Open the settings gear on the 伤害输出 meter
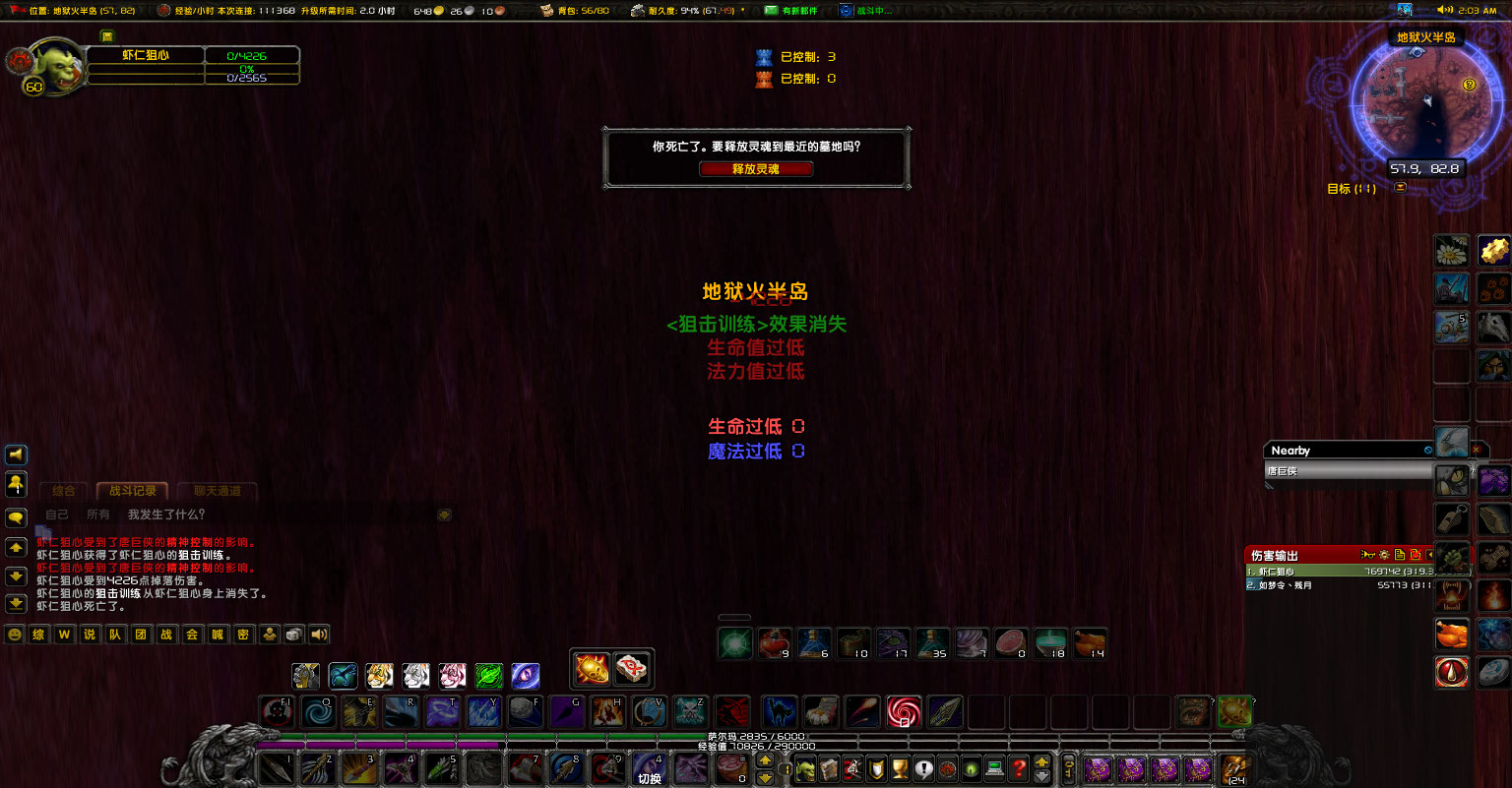1512x788 pixels. [x=1384, y=554]
